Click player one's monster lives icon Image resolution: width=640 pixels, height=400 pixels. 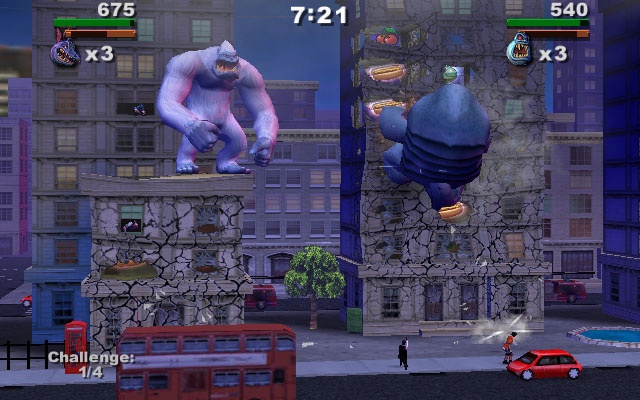tap(66, 53)
